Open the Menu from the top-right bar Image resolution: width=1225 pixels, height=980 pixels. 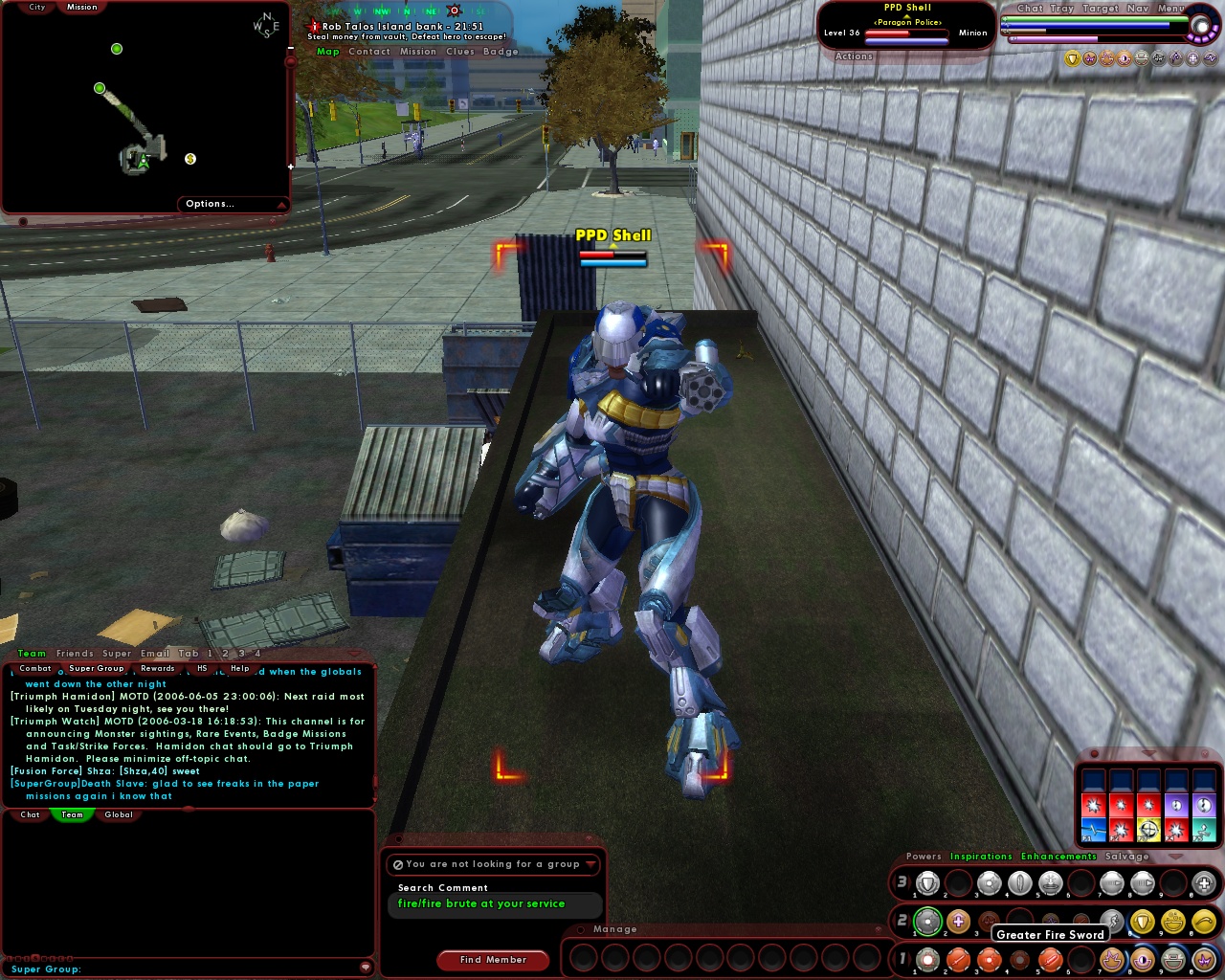point(1170,9)
